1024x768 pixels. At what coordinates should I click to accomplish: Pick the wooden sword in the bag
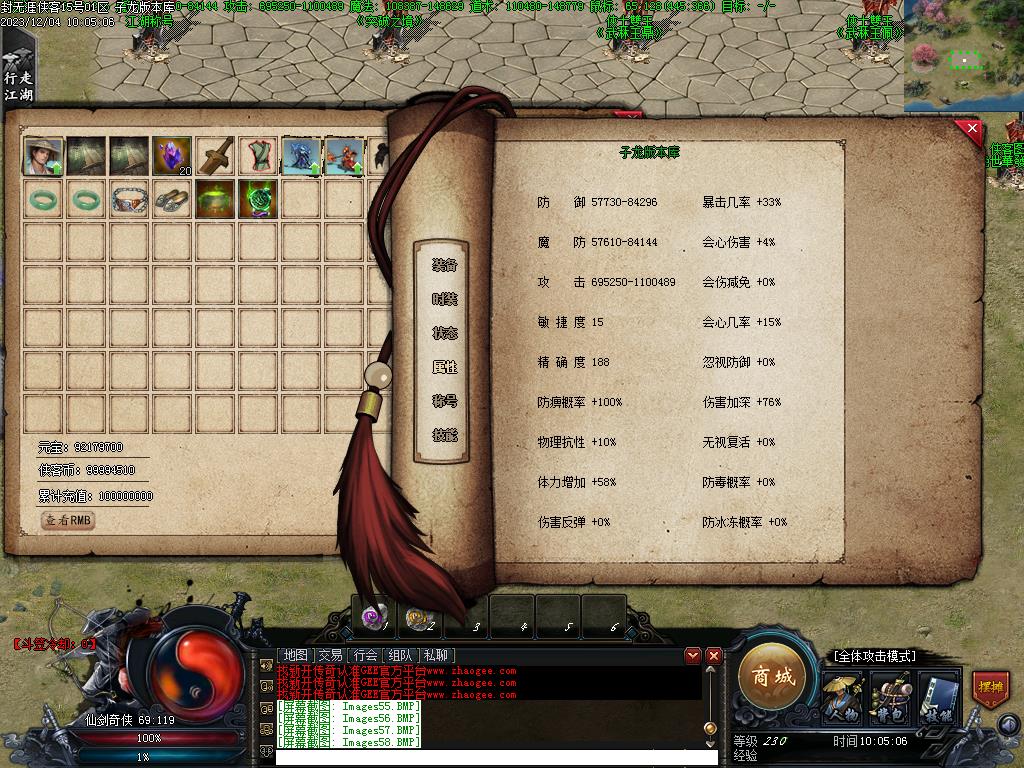(215, 156)
